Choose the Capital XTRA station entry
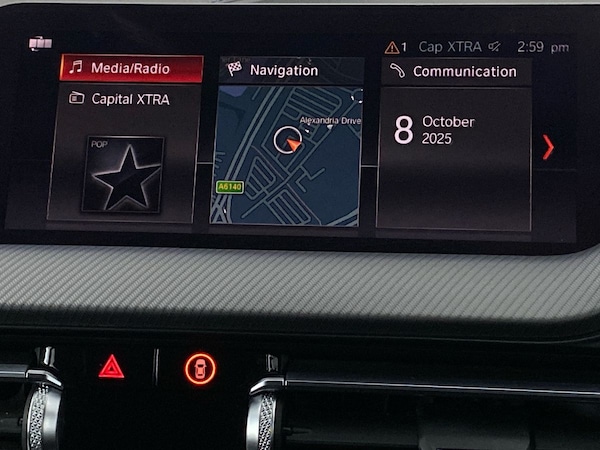600x450 pixels. [129, 99]
